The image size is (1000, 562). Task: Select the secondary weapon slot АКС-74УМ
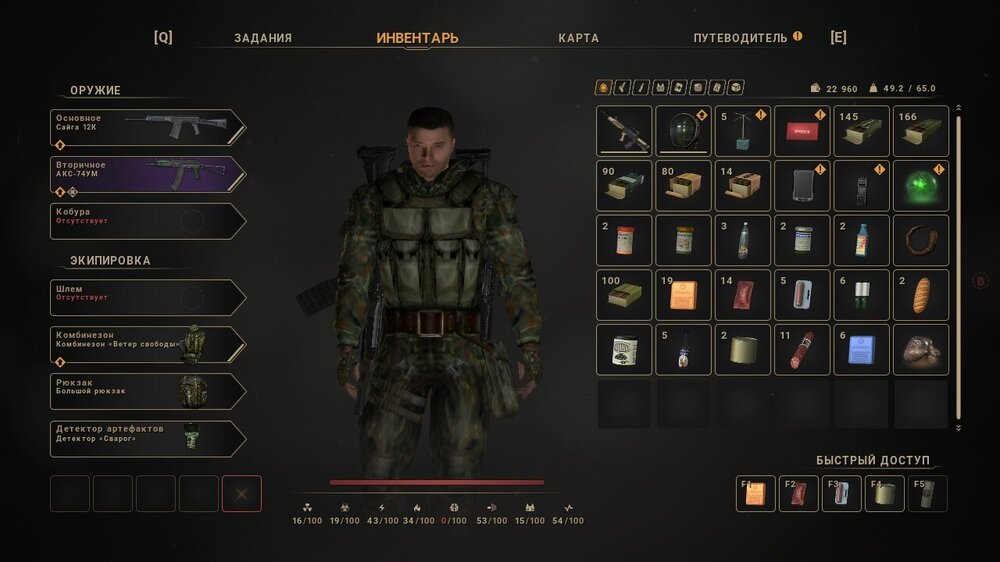tap(147, 174)
